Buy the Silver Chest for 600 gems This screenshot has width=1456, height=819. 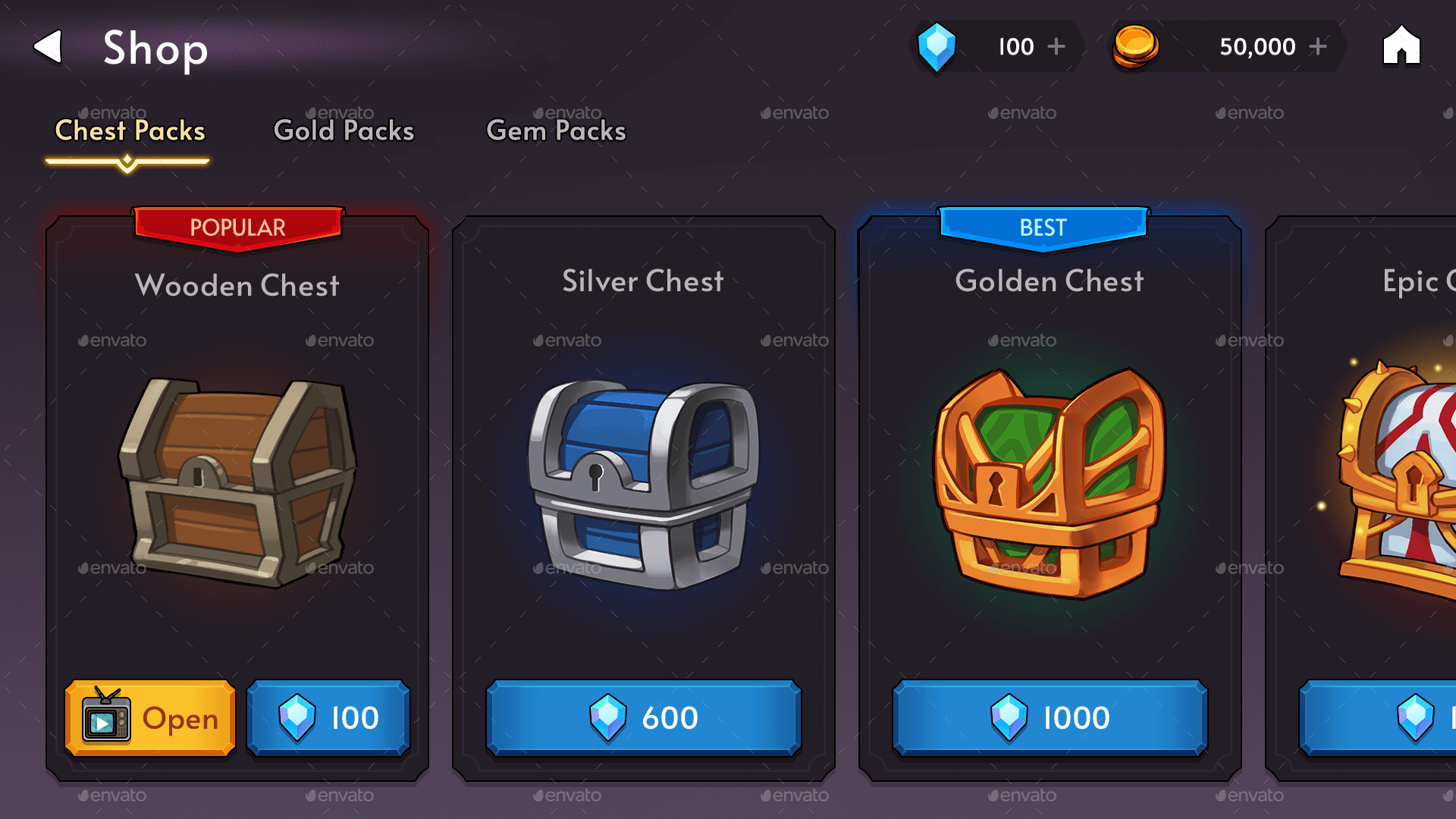[644, 718]
